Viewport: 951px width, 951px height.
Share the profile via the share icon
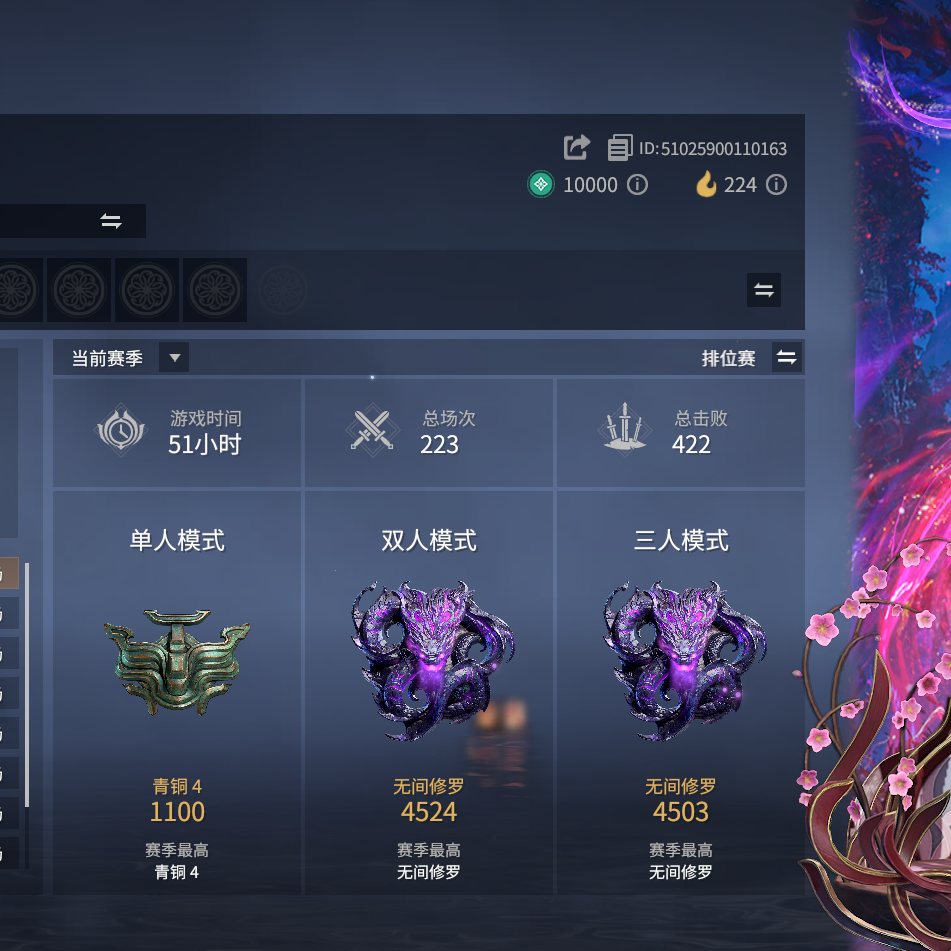[577, 148]
